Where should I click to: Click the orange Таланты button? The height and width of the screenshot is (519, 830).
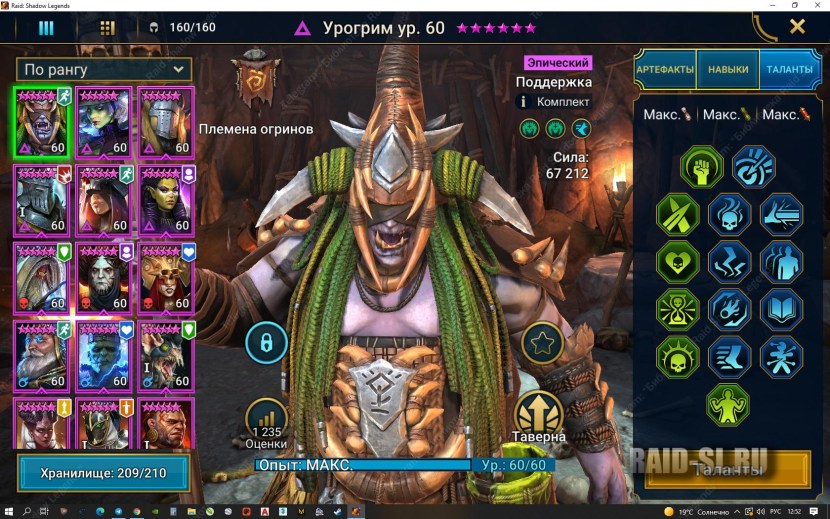coord(726,471)
